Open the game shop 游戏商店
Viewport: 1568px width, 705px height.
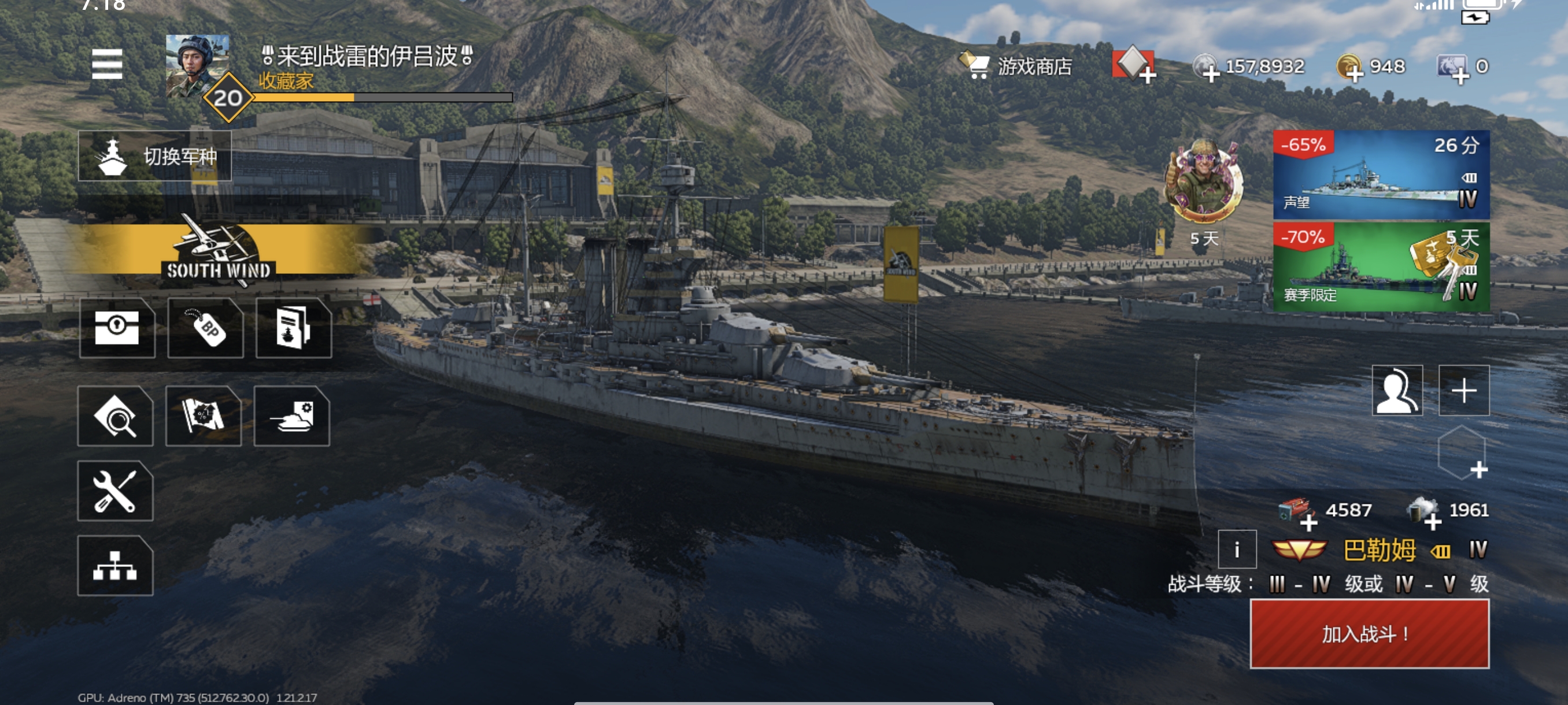click(x=1018, y=66)
